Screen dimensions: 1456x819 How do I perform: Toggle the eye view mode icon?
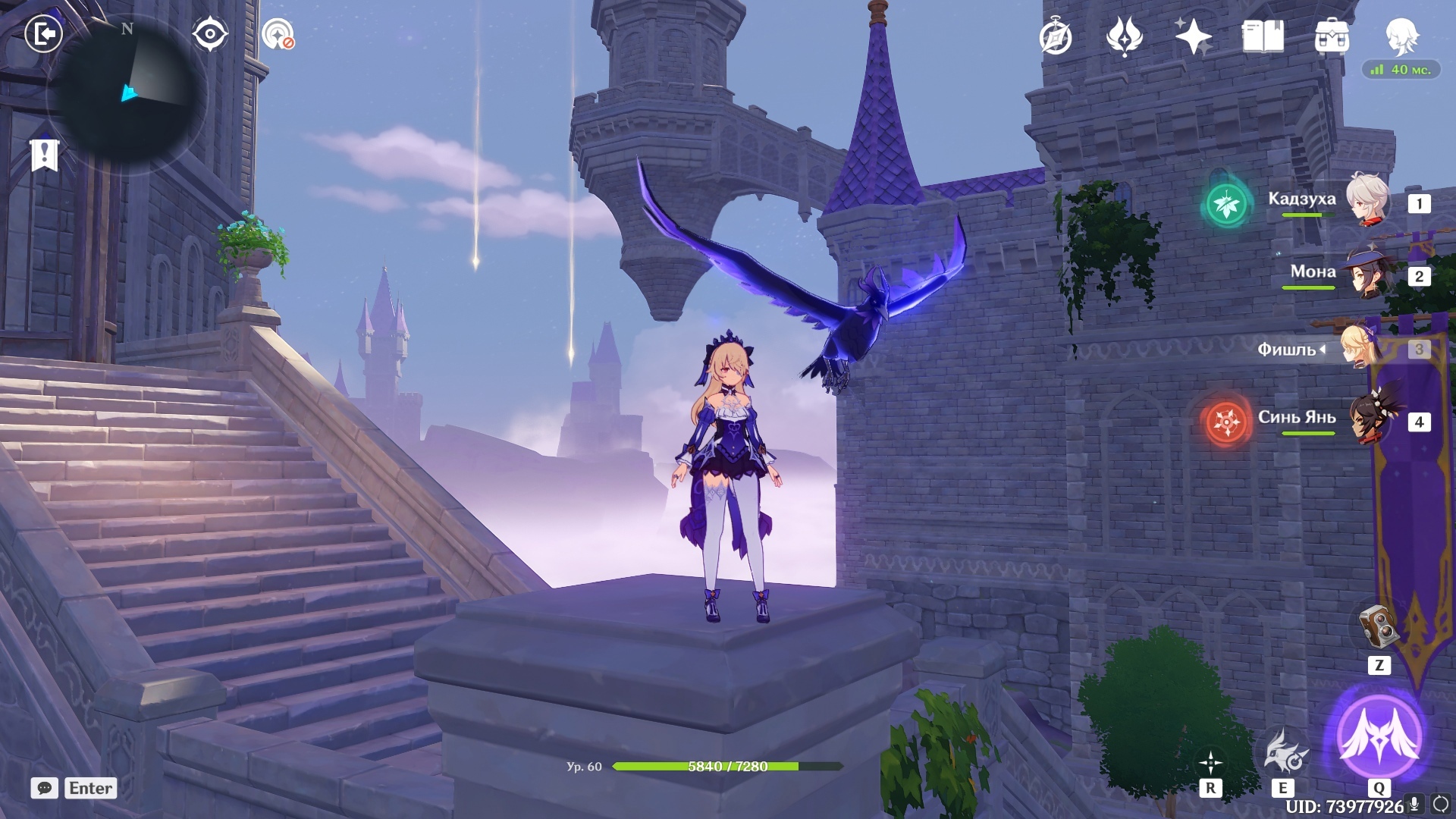(x=210, y=34)
